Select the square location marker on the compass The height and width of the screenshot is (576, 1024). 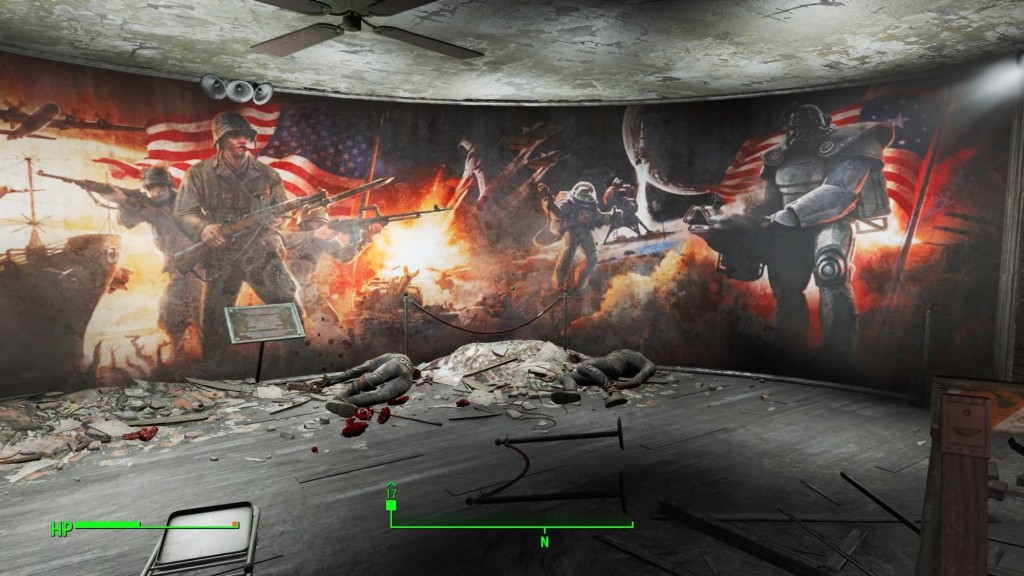click(392, 505)
